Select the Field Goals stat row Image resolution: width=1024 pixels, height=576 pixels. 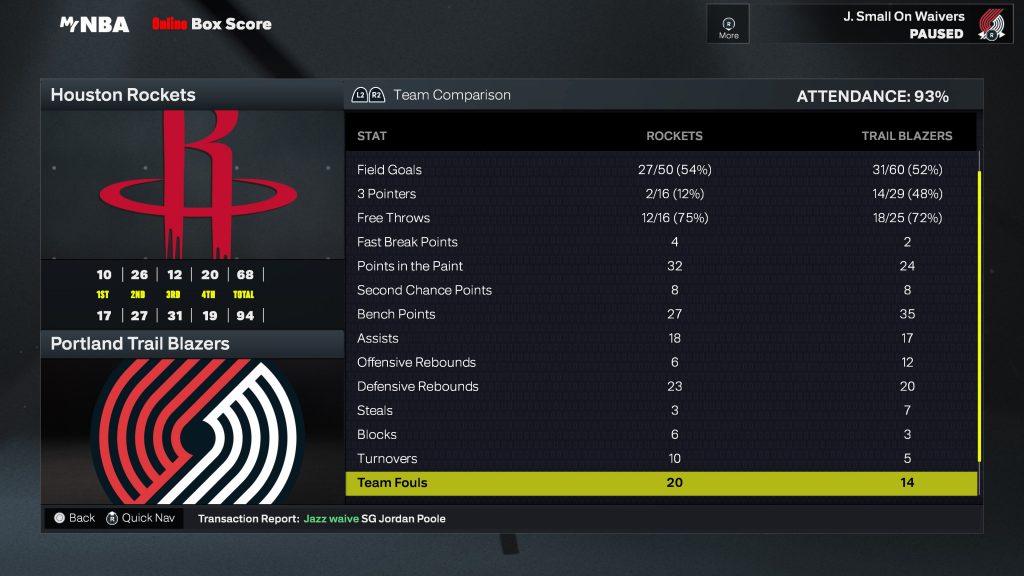[x=660, y=170]
